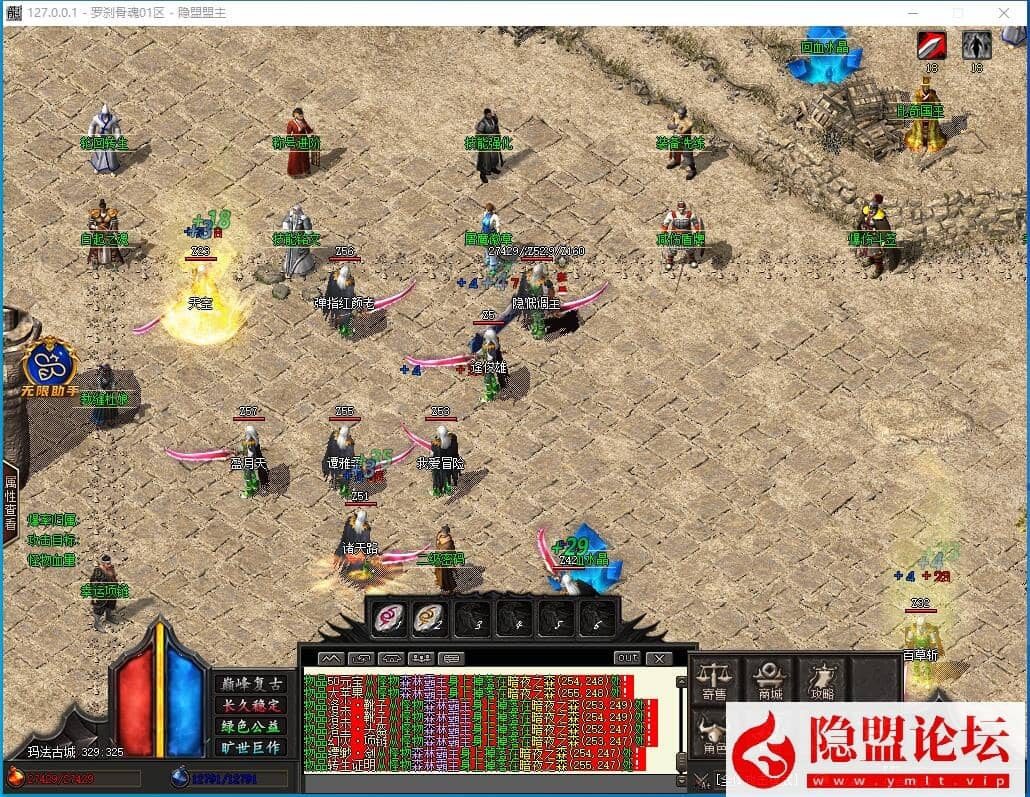Click the 旷世巨作 button
This screenshot has height=797, width=1030.
point(249,747)
